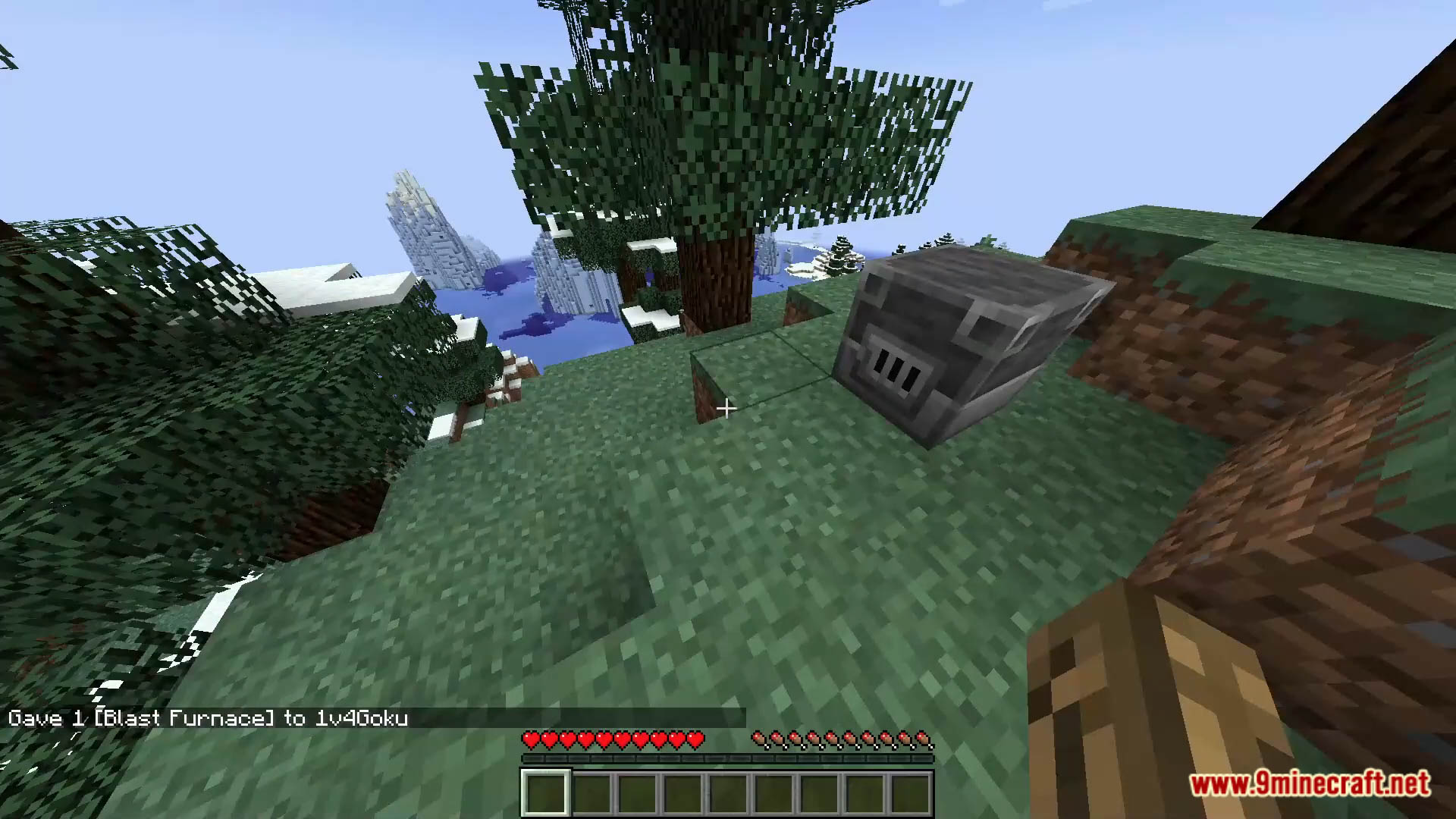Viewport: 1456px width, 819px height.
Task: Click the crosshair at screen center
Action: pyautogui.click(x=726, y=409)
